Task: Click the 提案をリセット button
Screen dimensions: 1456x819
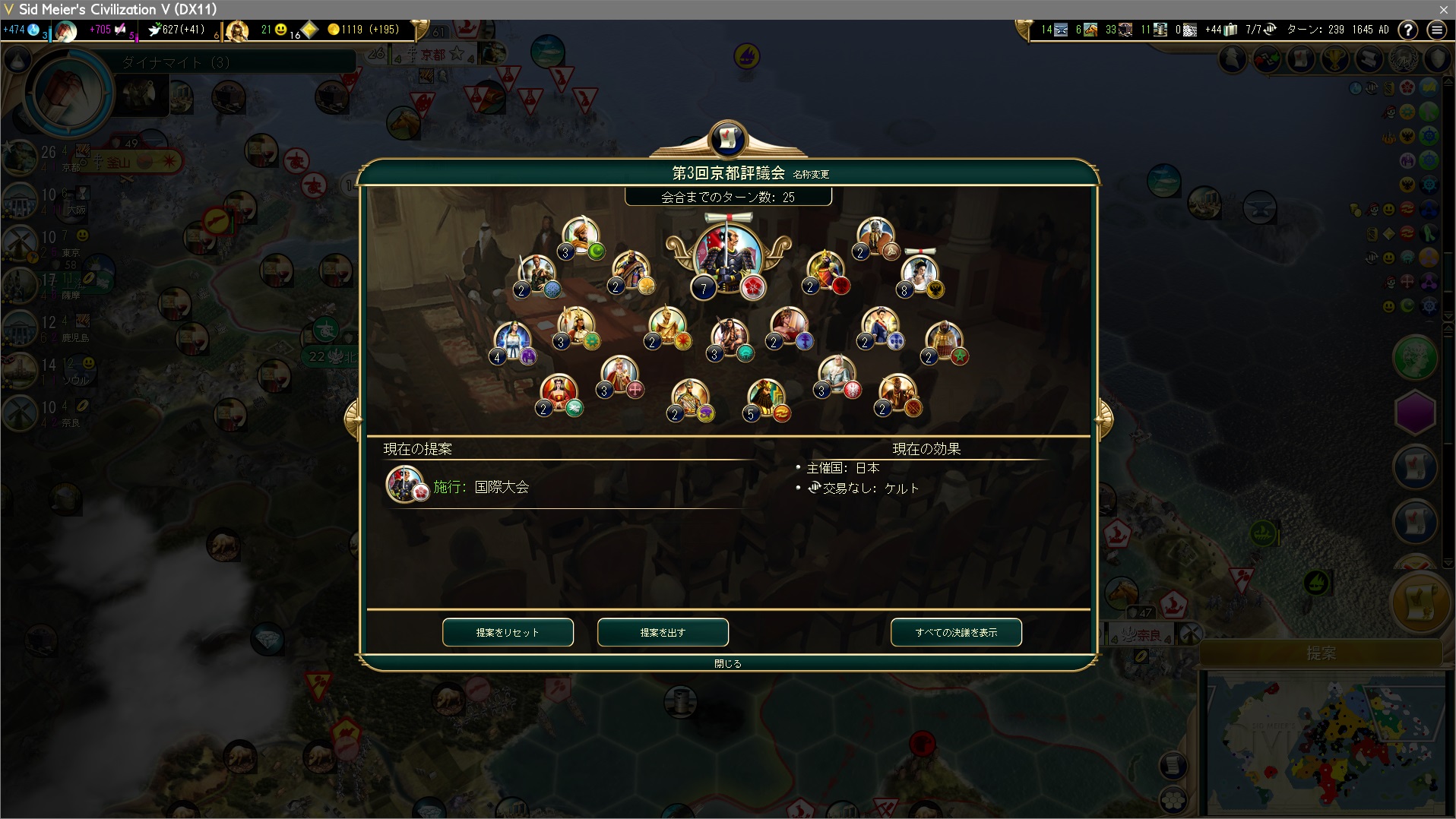Action: coord(508,632)
